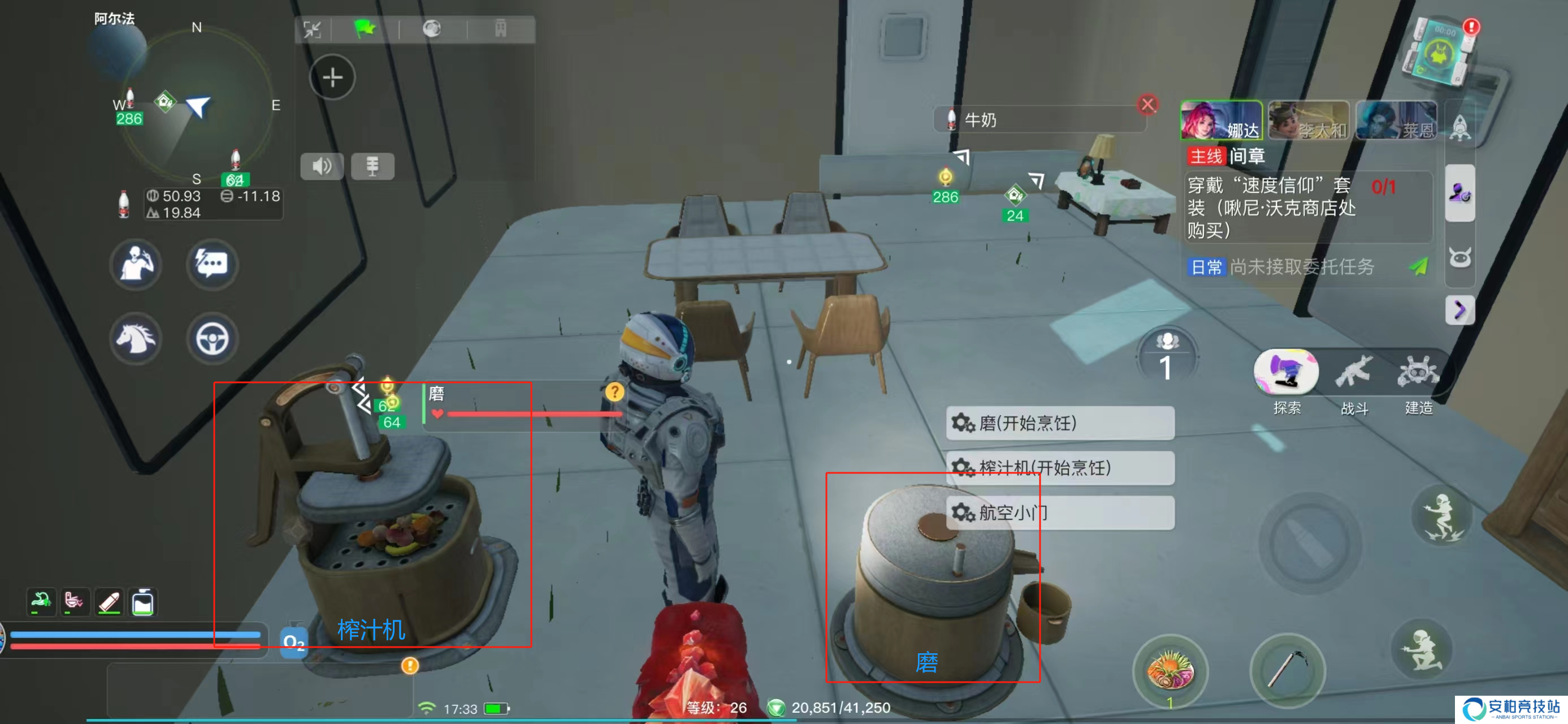Image resolution: width=1568 pixels, height=724 pixels.
Task: Switch to 战斗 mode
Action: [1354, 373]
